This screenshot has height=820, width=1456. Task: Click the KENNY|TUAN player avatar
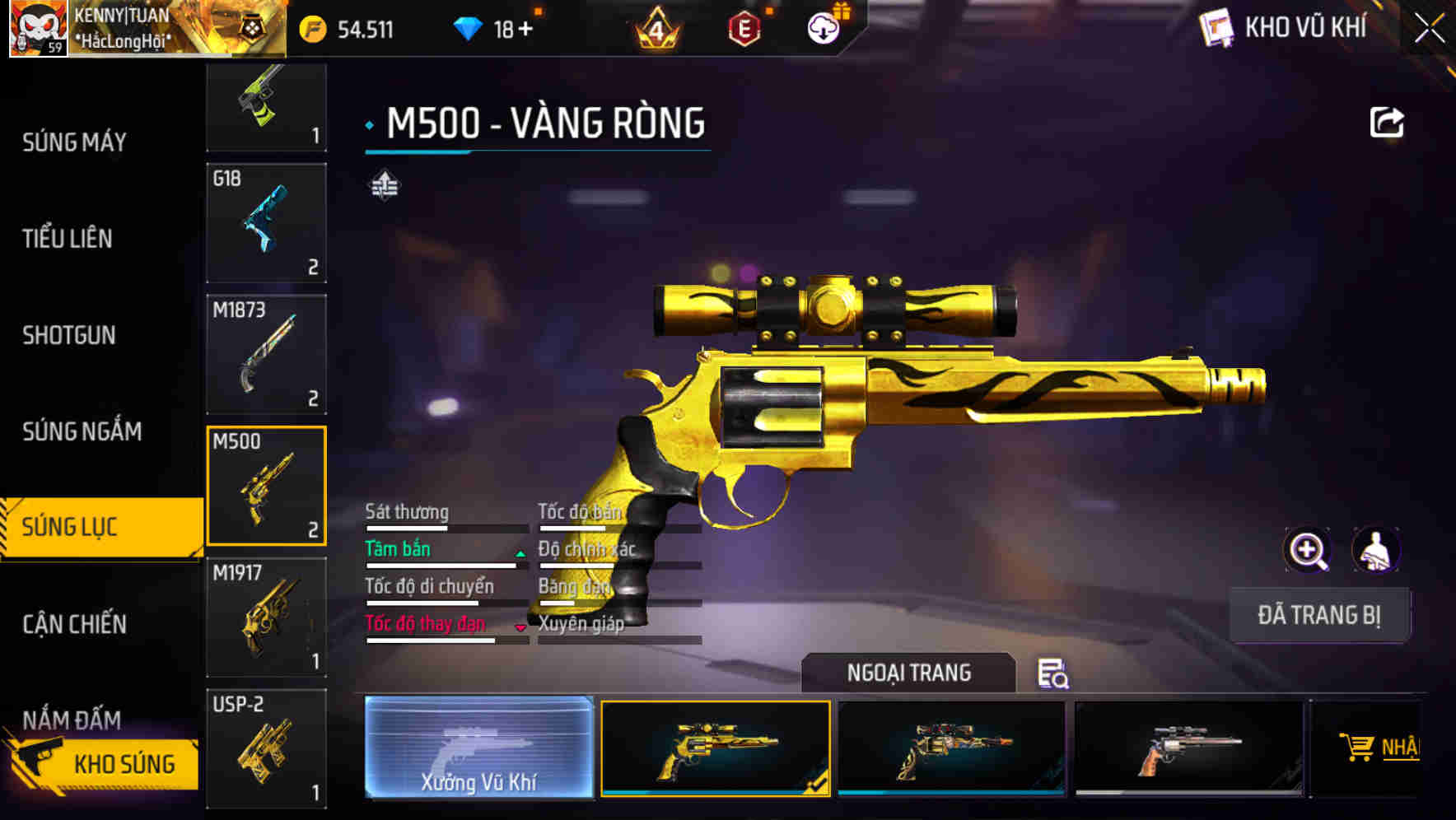click(38, 27)
